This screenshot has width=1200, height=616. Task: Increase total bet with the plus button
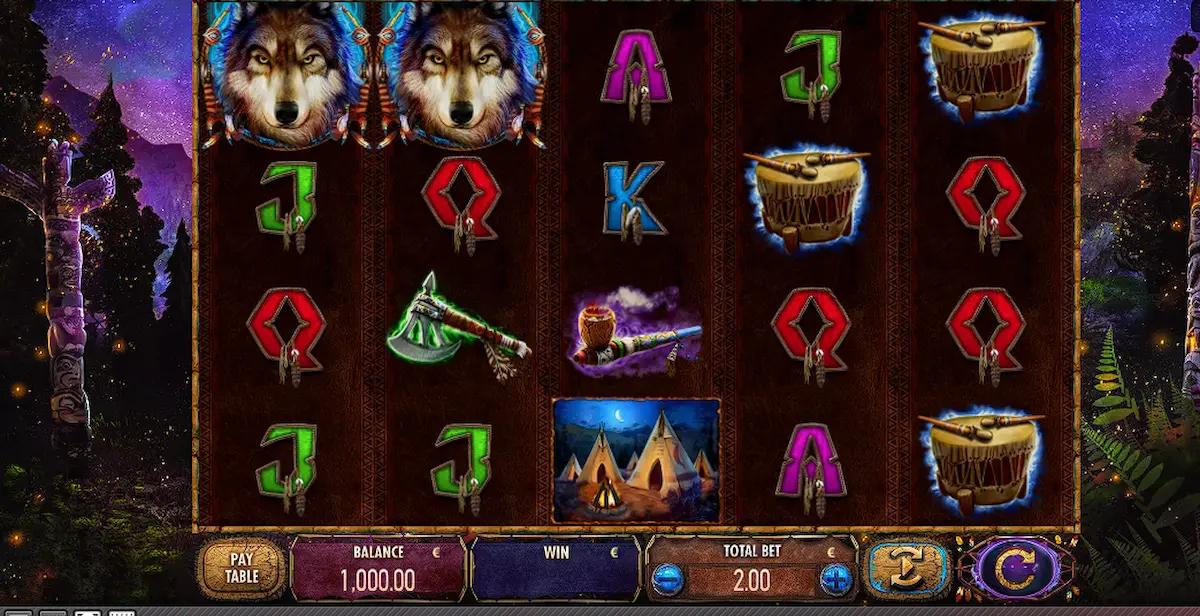click(x=835, y=578)
